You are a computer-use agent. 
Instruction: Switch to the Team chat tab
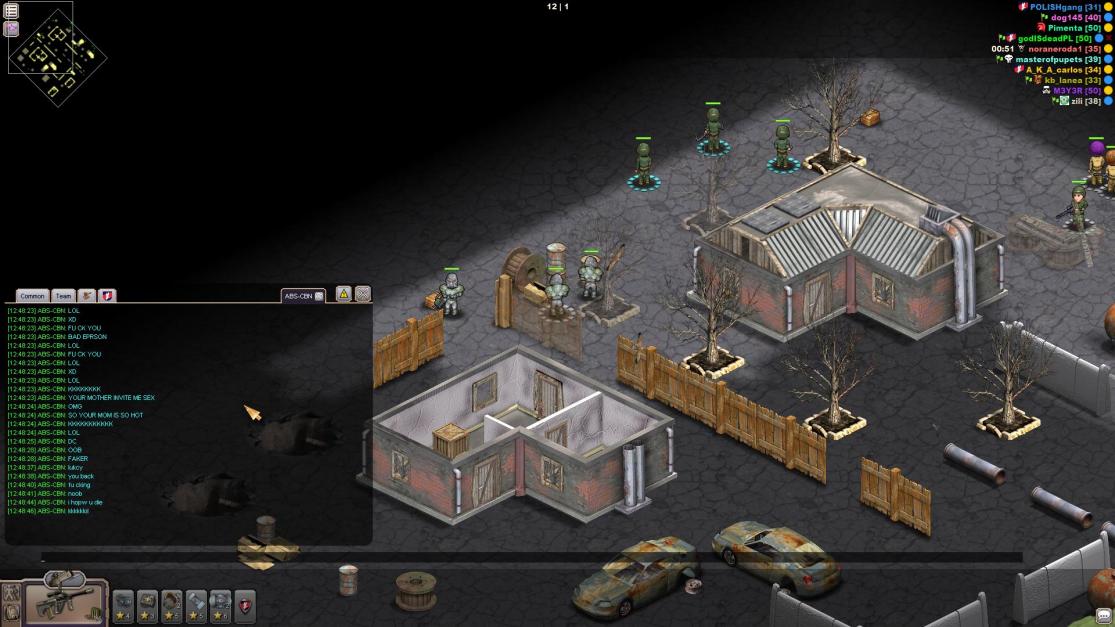click(x=63, y=296)
